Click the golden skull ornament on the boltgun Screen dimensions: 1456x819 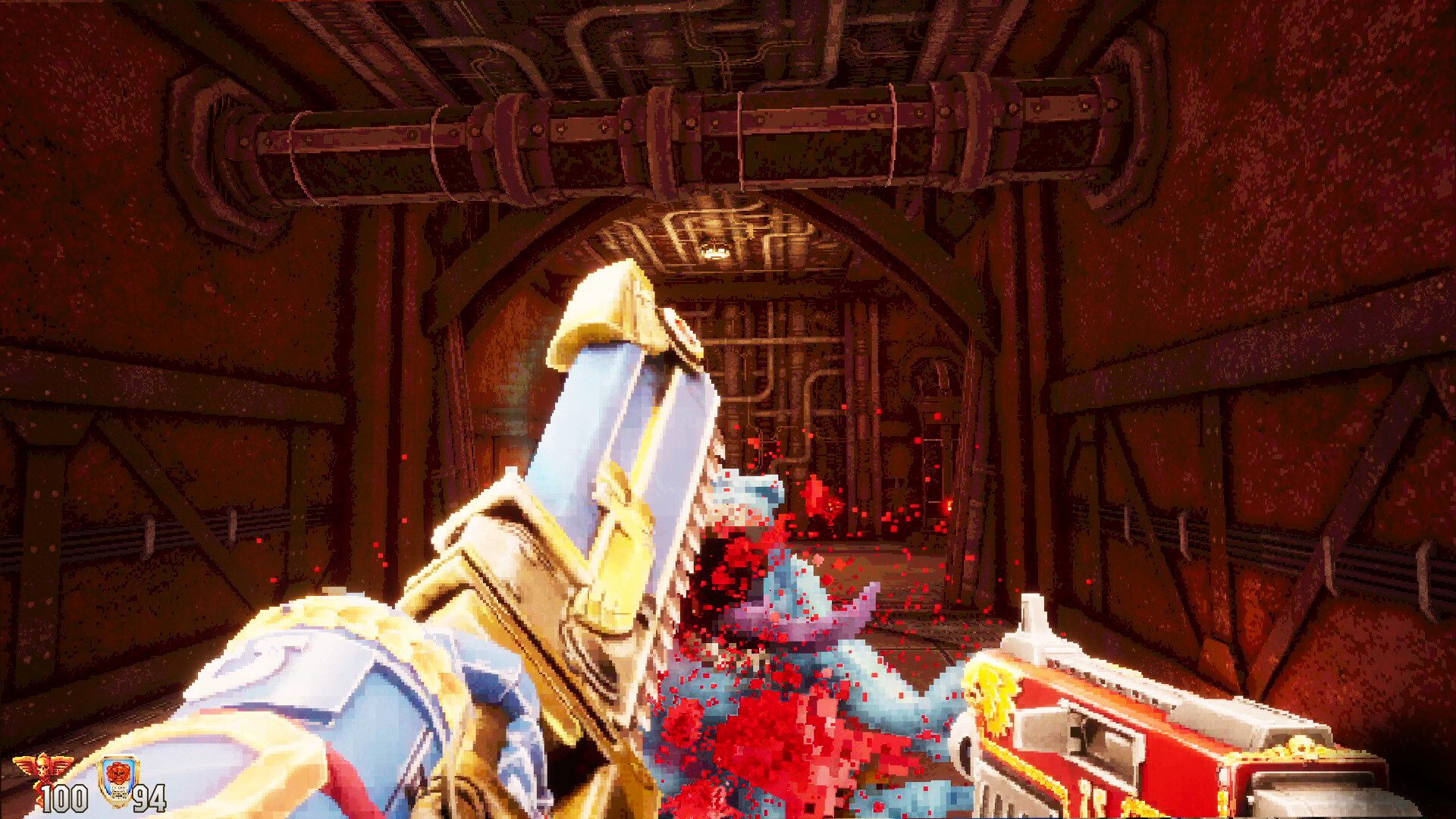[x=1300, y=745]
